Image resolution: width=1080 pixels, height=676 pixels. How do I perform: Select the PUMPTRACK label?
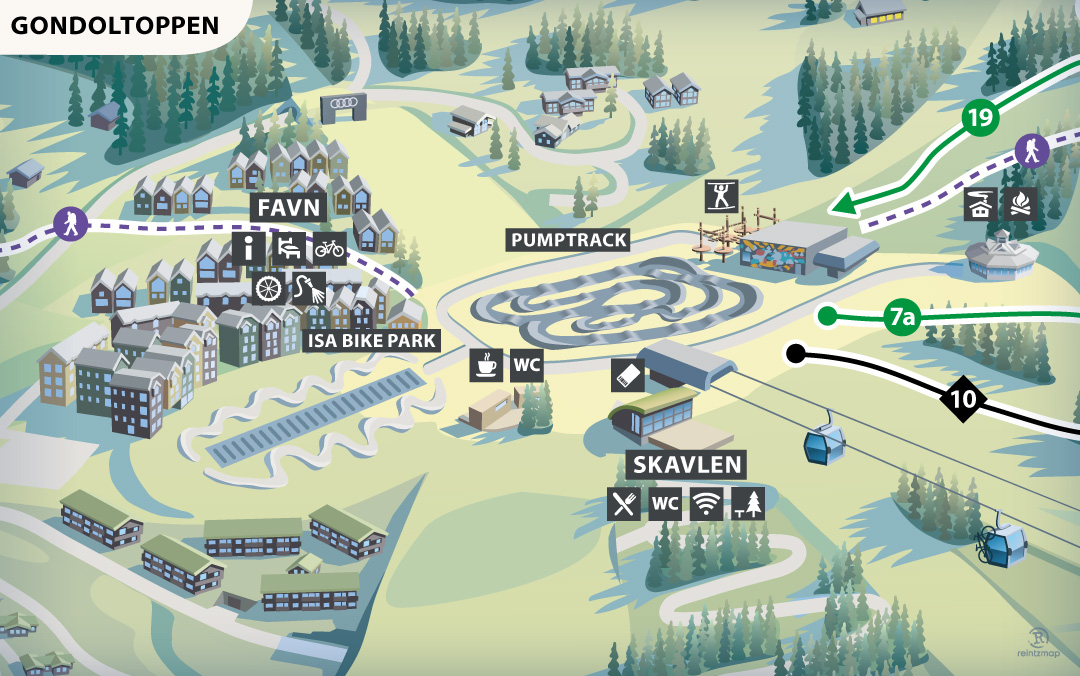pyautogui.click(x=569, y=240)
